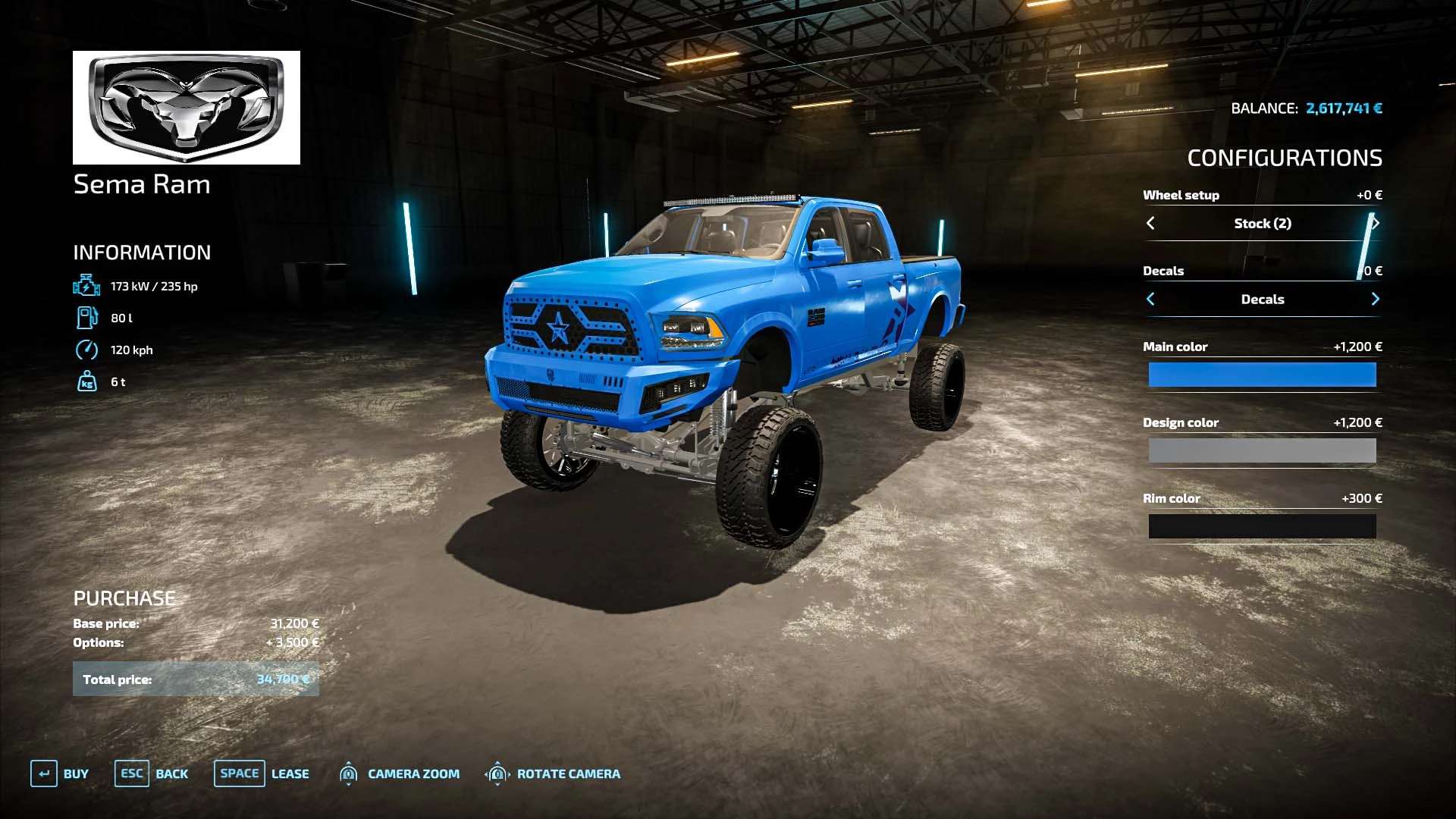Open the gray Design color swatch
1456x819 pixels.
click(x=1262, y=450)
